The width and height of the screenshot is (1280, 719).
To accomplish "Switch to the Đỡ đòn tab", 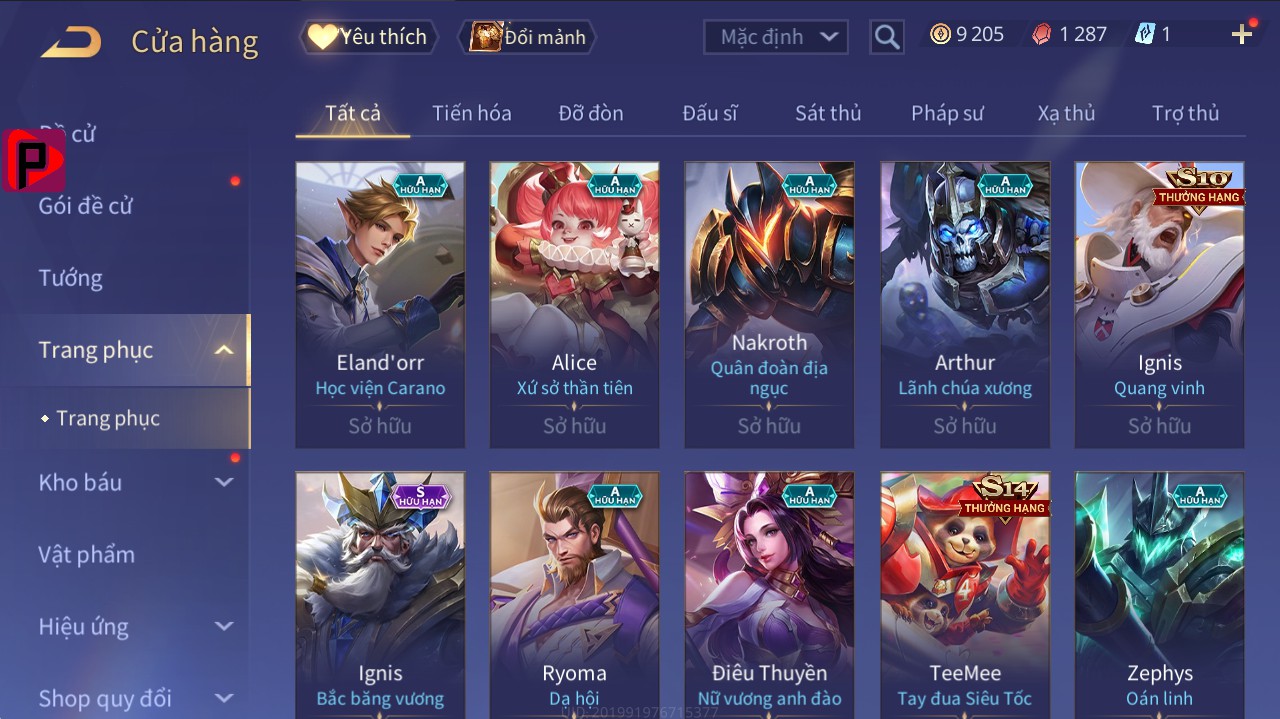I will point(590,113).
